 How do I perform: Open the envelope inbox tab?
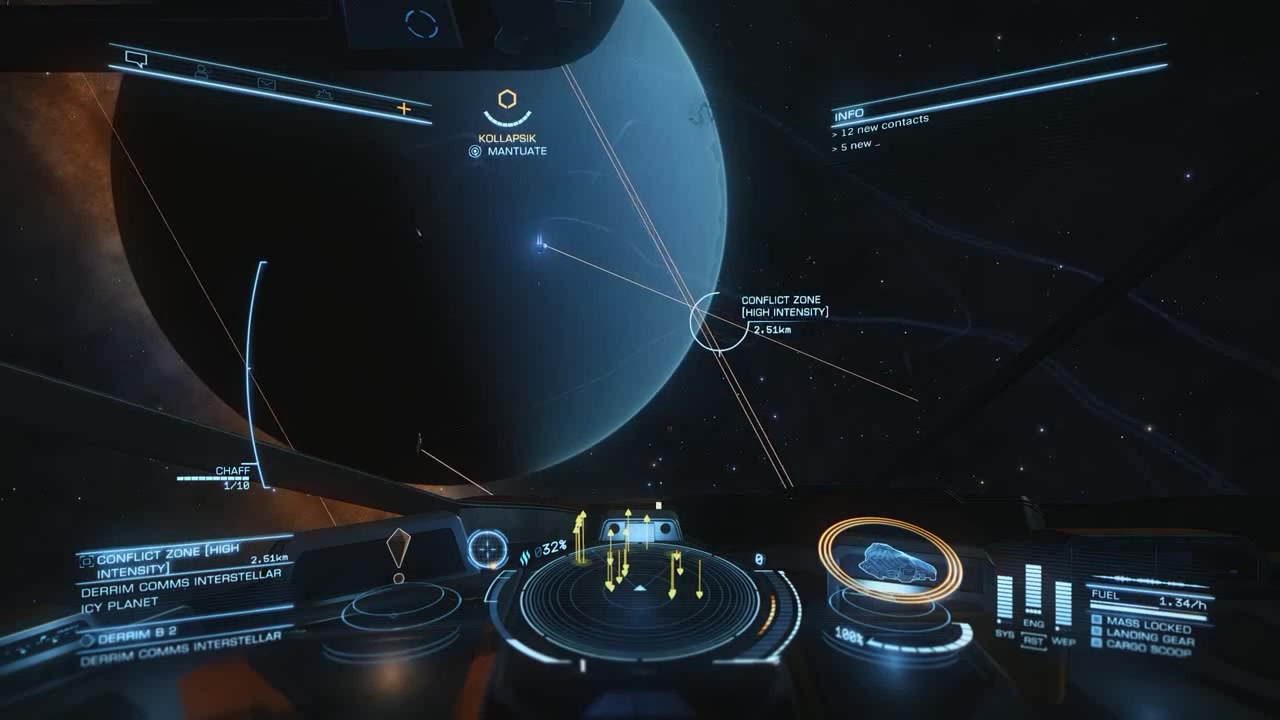pyautogui.click(x=266, y=84)
